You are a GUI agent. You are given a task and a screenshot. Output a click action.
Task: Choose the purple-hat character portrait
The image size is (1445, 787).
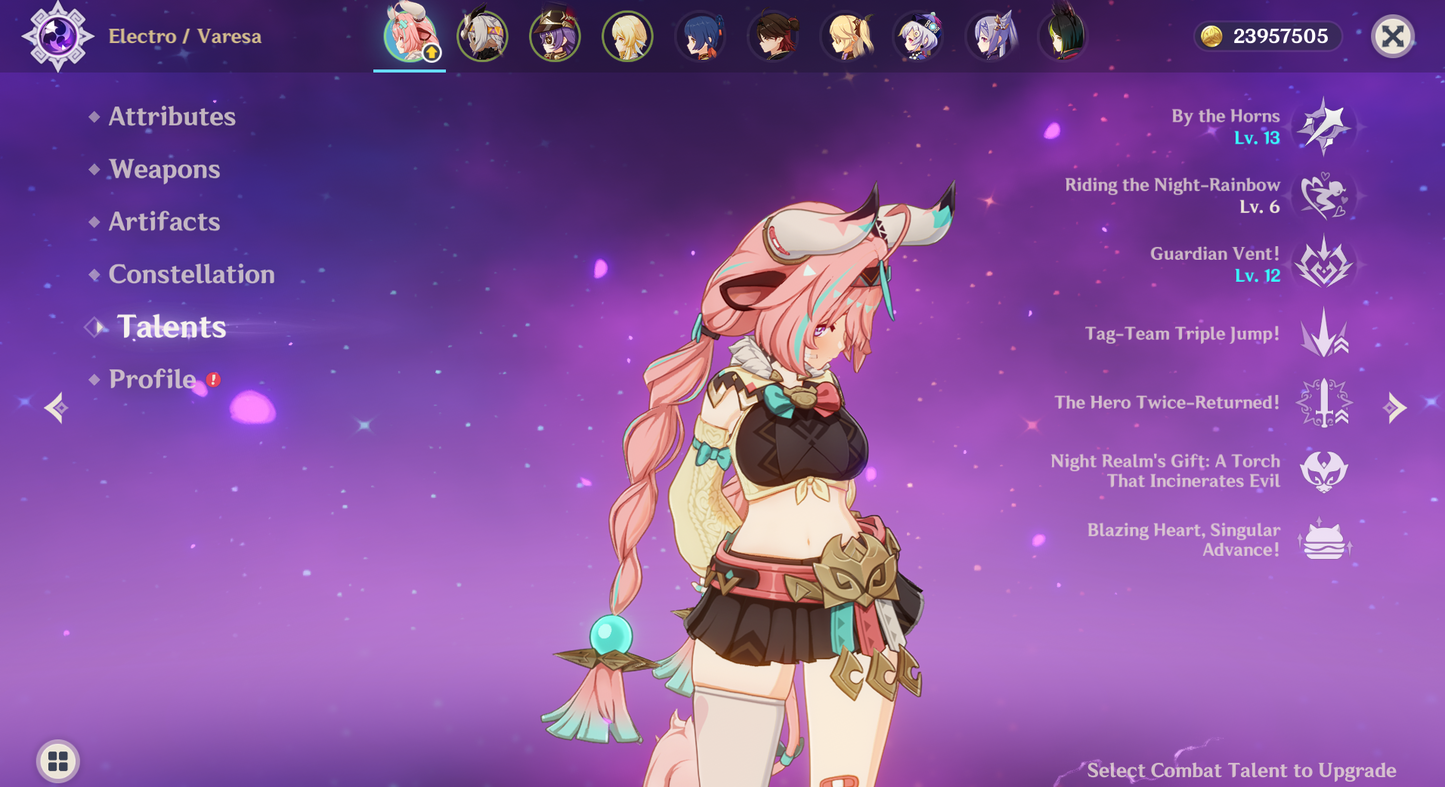pos(554,37)
